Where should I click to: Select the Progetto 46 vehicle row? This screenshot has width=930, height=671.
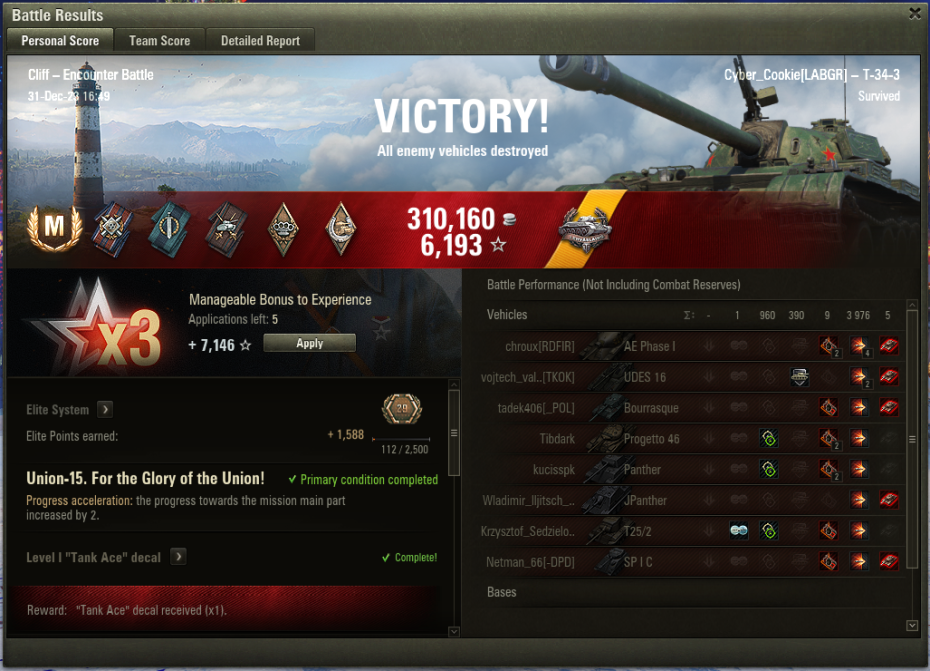pos(649,439)
